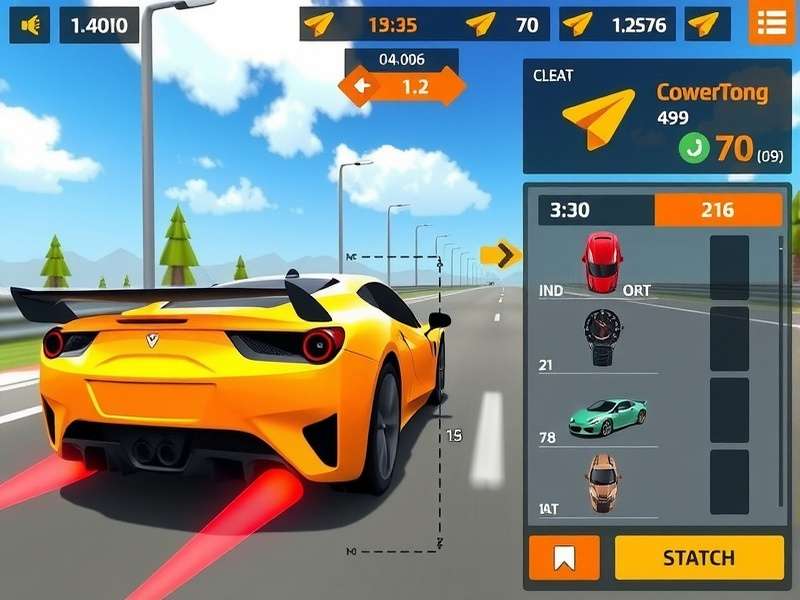Click the orange left arrow by 1.2
800x600 pixels.
(x=360, y=87)
